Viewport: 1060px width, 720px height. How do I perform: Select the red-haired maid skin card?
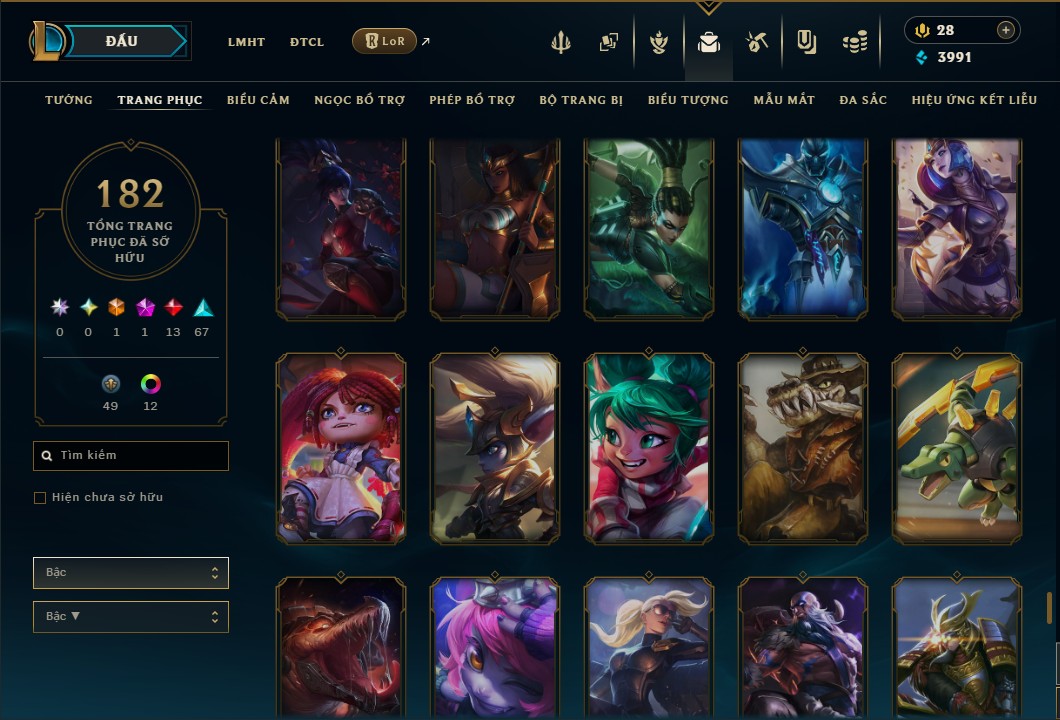click(341, 449)
